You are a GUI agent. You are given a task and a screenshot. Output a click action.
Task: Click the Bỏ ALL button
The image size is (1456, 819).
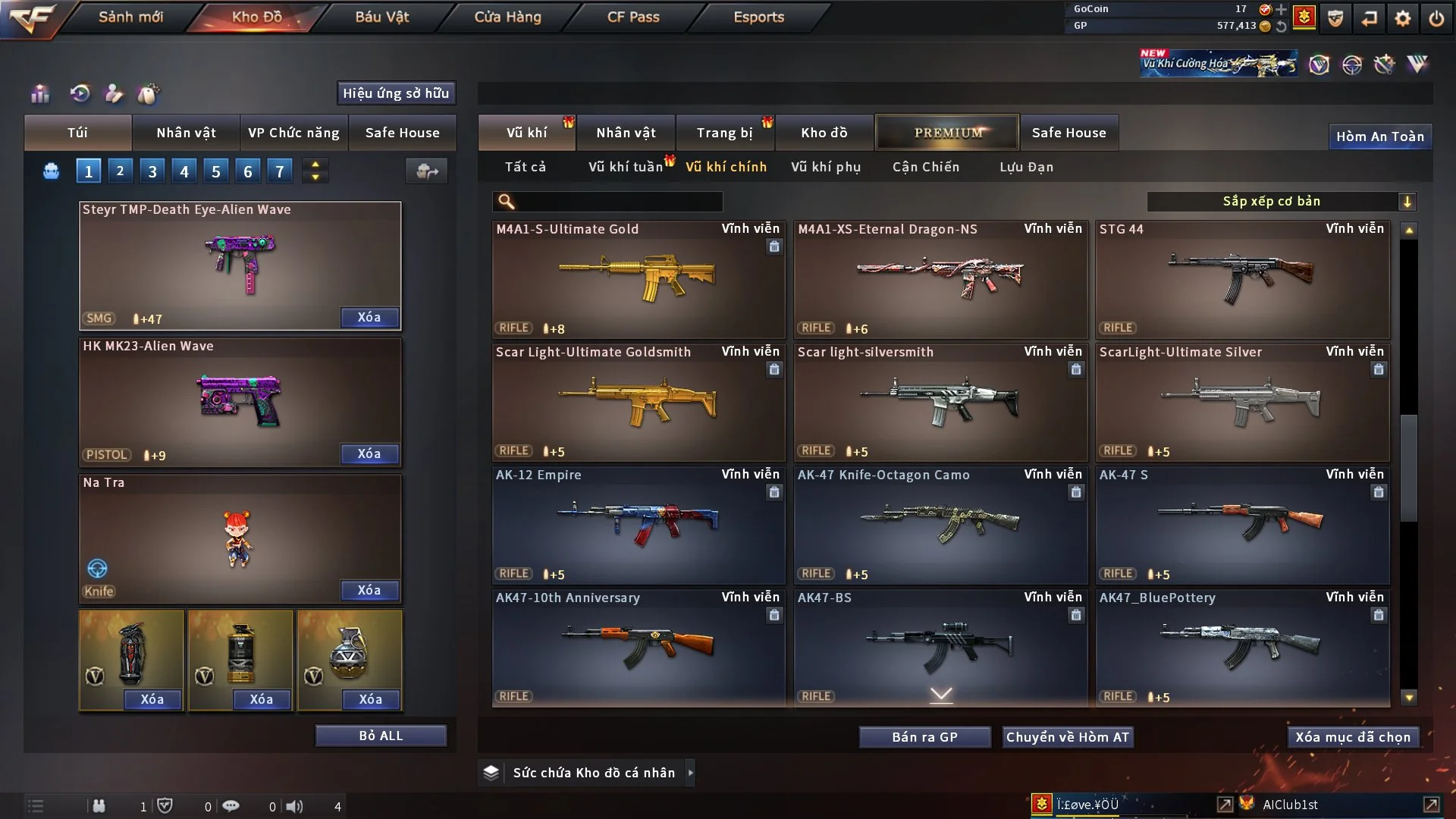click(x=381, y=736)
